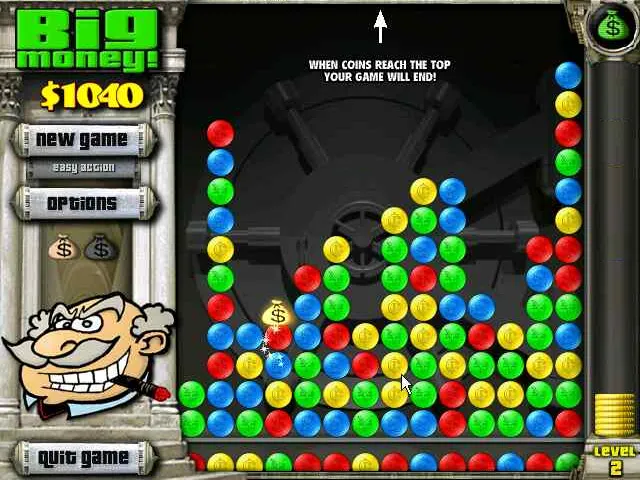Start a new game
This screenshot has height=480, width=640.
[x=82, y=139]
